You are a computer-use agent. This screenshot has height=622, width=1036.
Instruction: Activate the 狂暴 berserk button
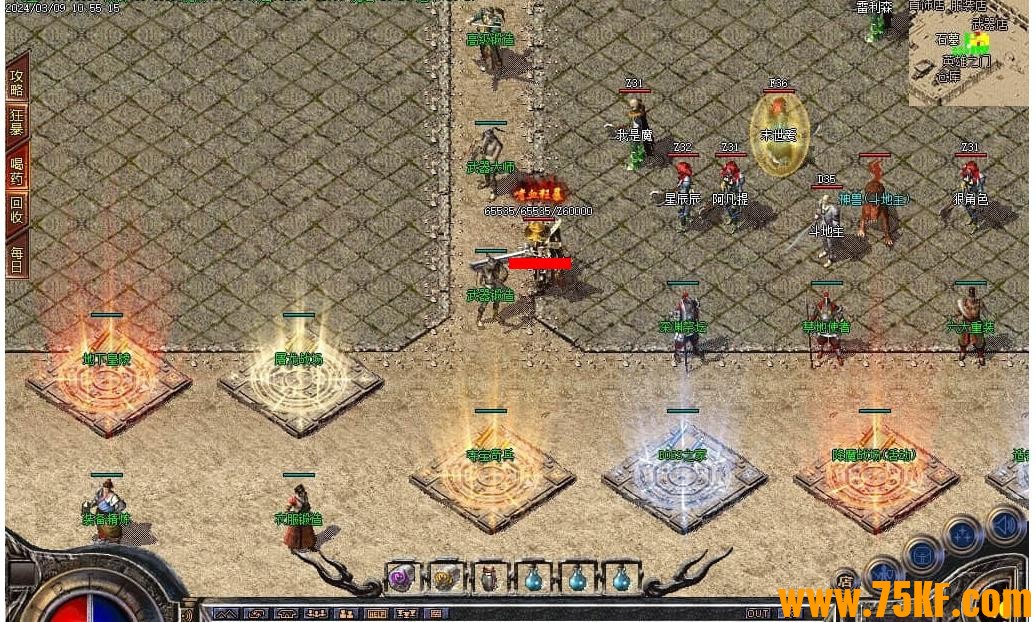point(17,121)
